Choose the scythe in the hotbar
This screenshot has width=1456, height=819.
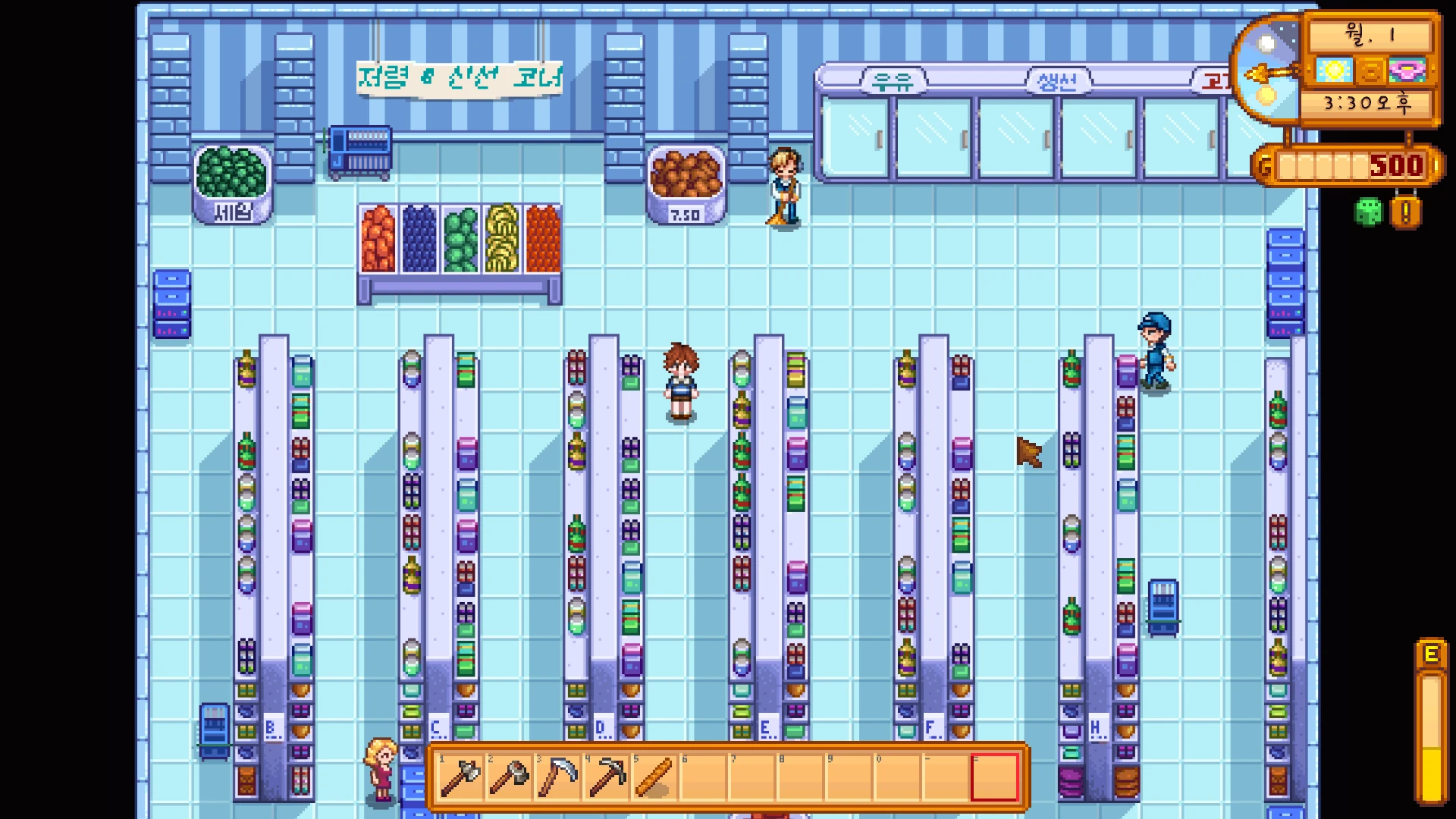pyautogui.click(x=558, y=777)
